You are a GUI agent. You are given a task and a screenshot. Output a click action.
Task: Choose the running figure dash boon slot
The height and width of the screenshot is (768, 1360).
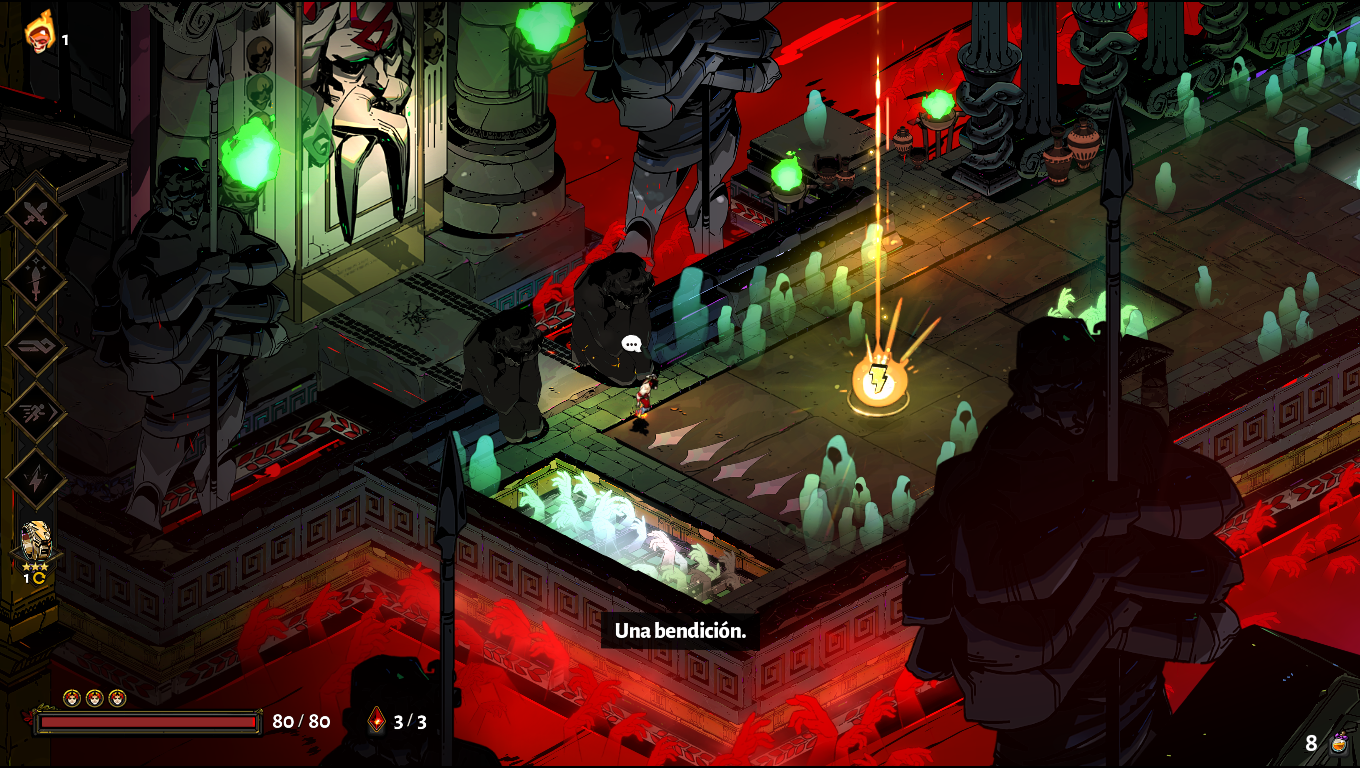pos(36,412)
